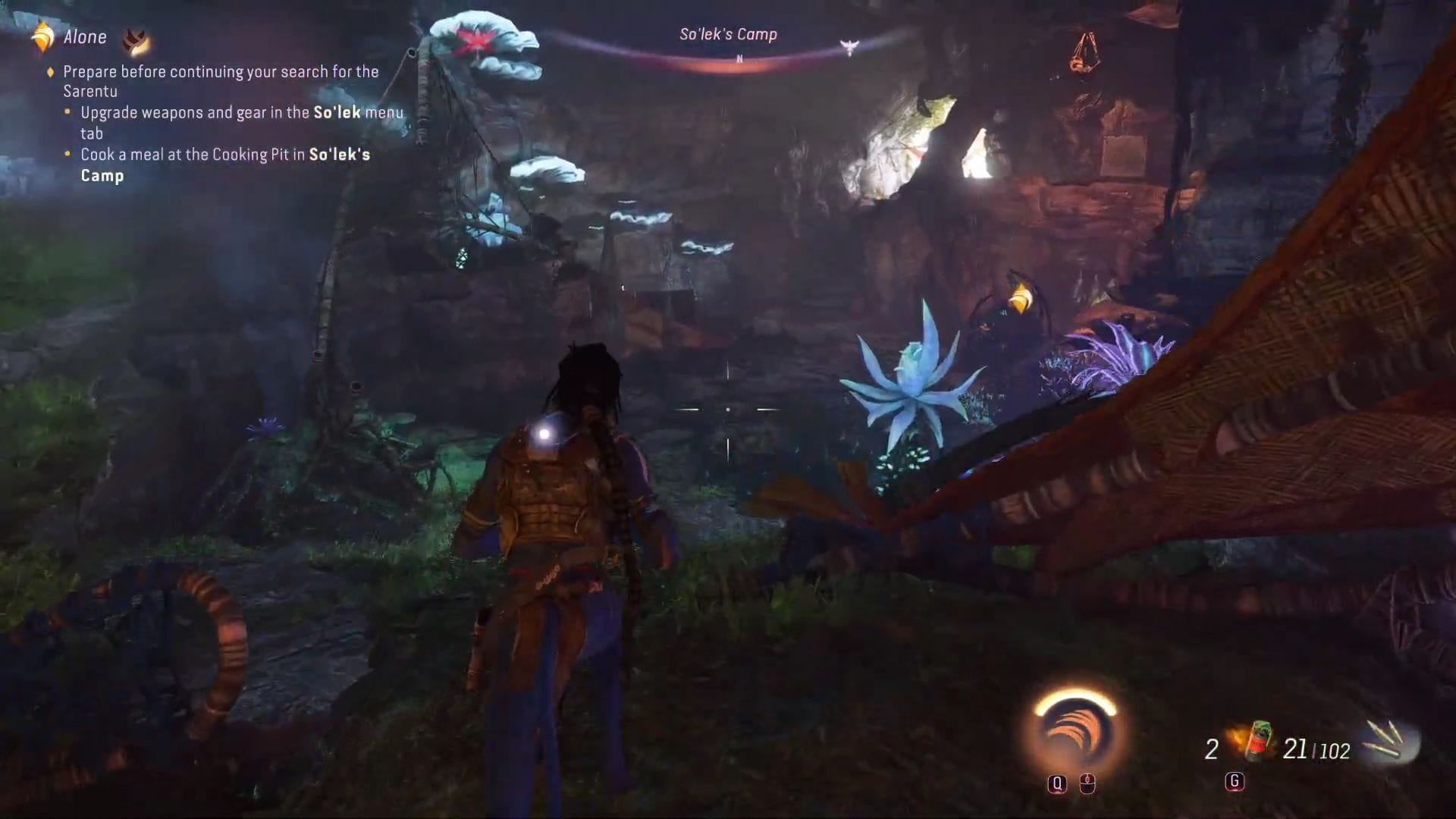Screen dimensions: 1456x819
Task: Expand the So'lek's Camp compass heading
Action: 730,33
